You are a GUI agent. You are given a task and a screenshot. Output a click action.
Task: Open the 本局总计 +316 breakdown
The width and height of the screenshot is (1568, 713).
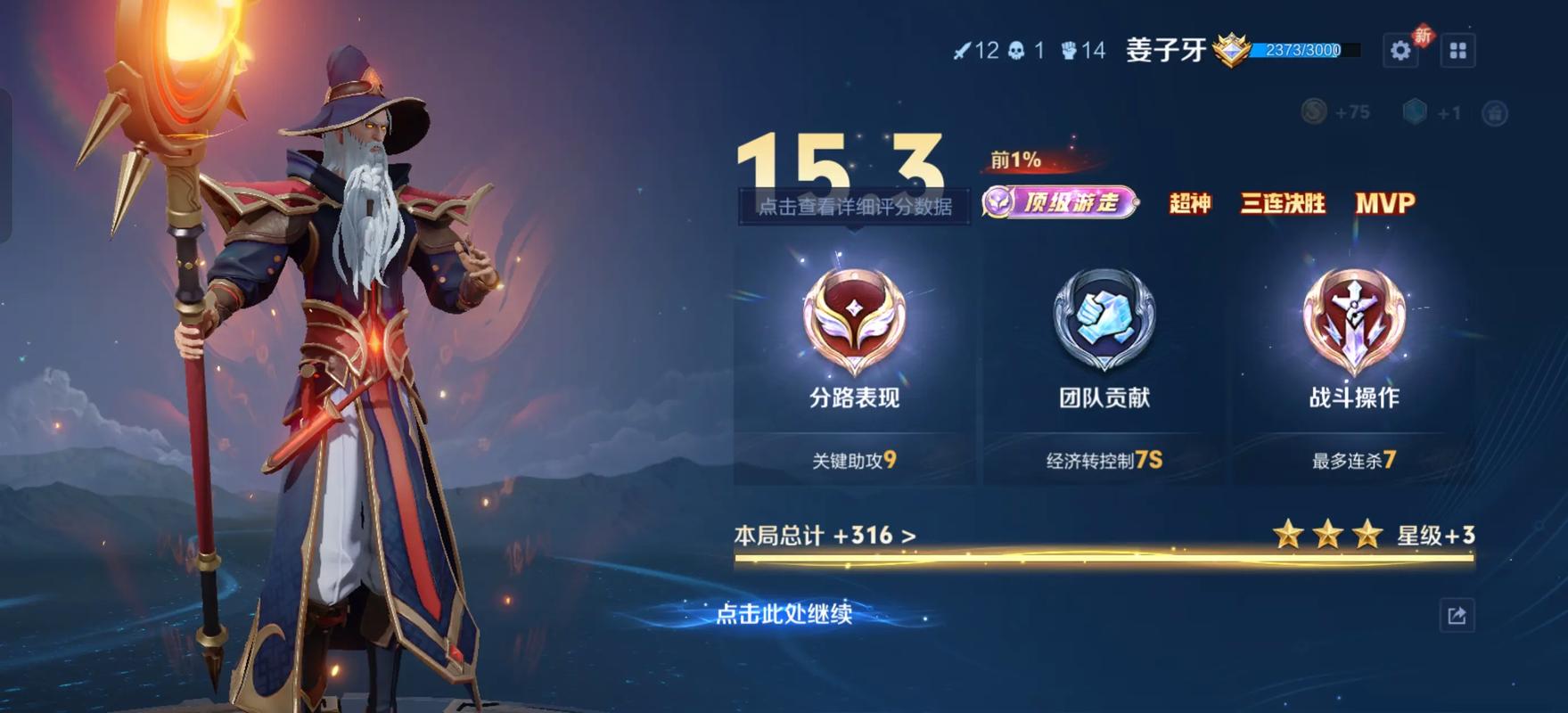825,536
